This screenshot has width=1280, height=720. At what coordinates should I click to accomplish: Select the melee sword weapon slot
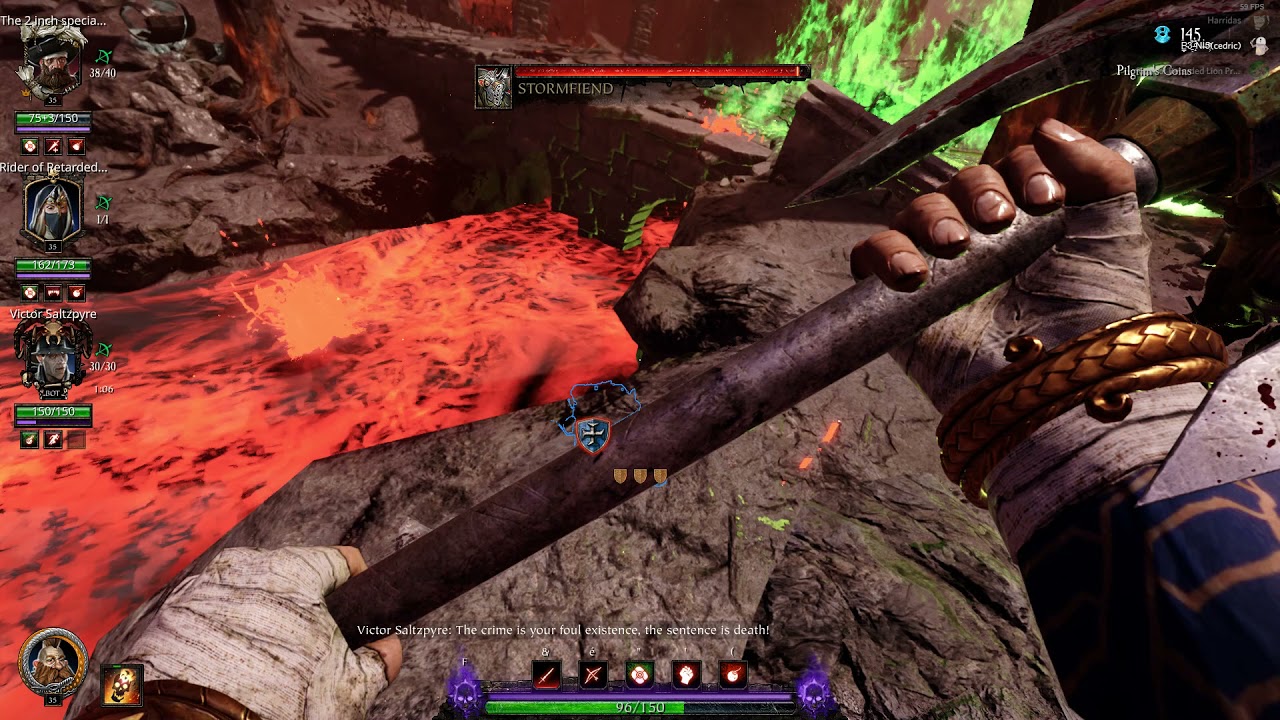coord(546,676)
